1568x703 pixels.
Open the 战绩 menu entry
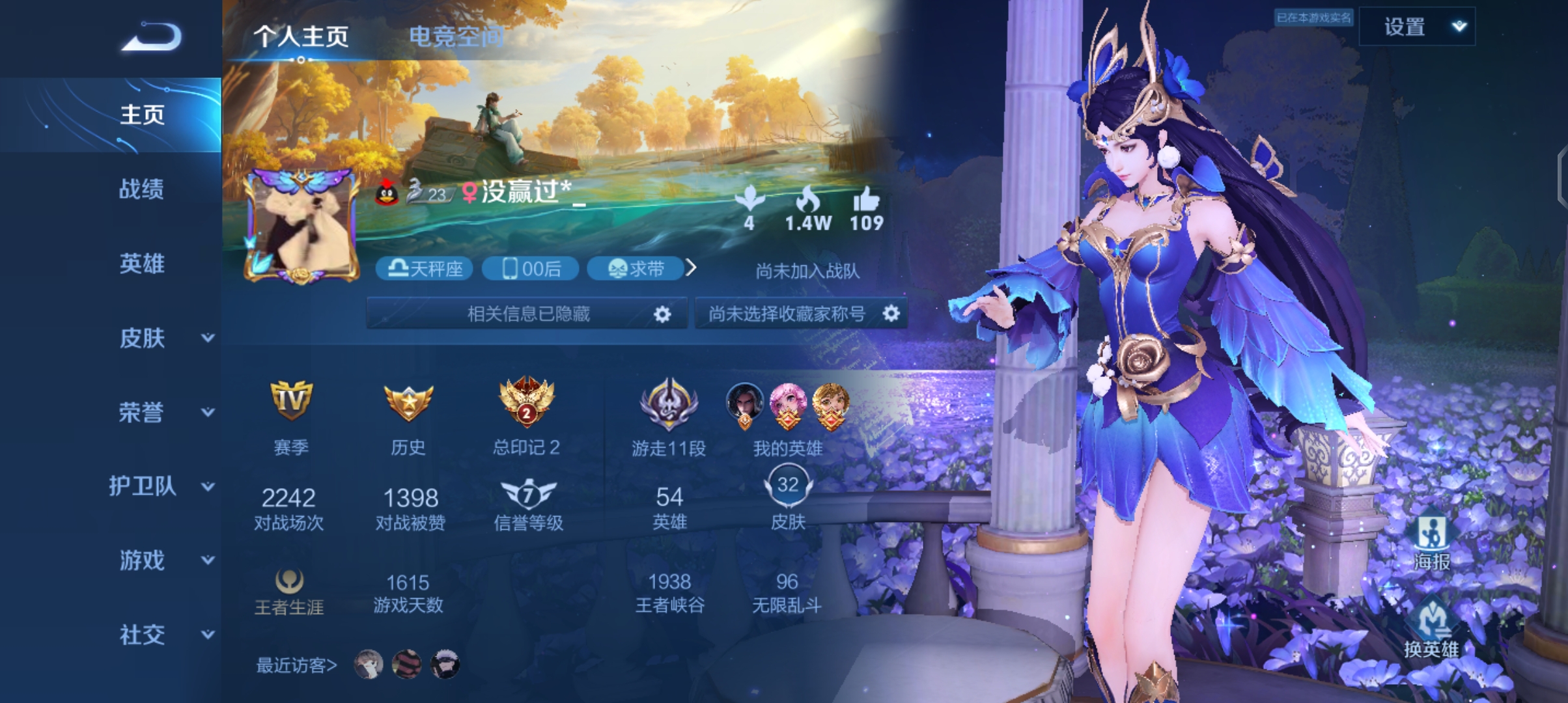[x=141, y=189]
